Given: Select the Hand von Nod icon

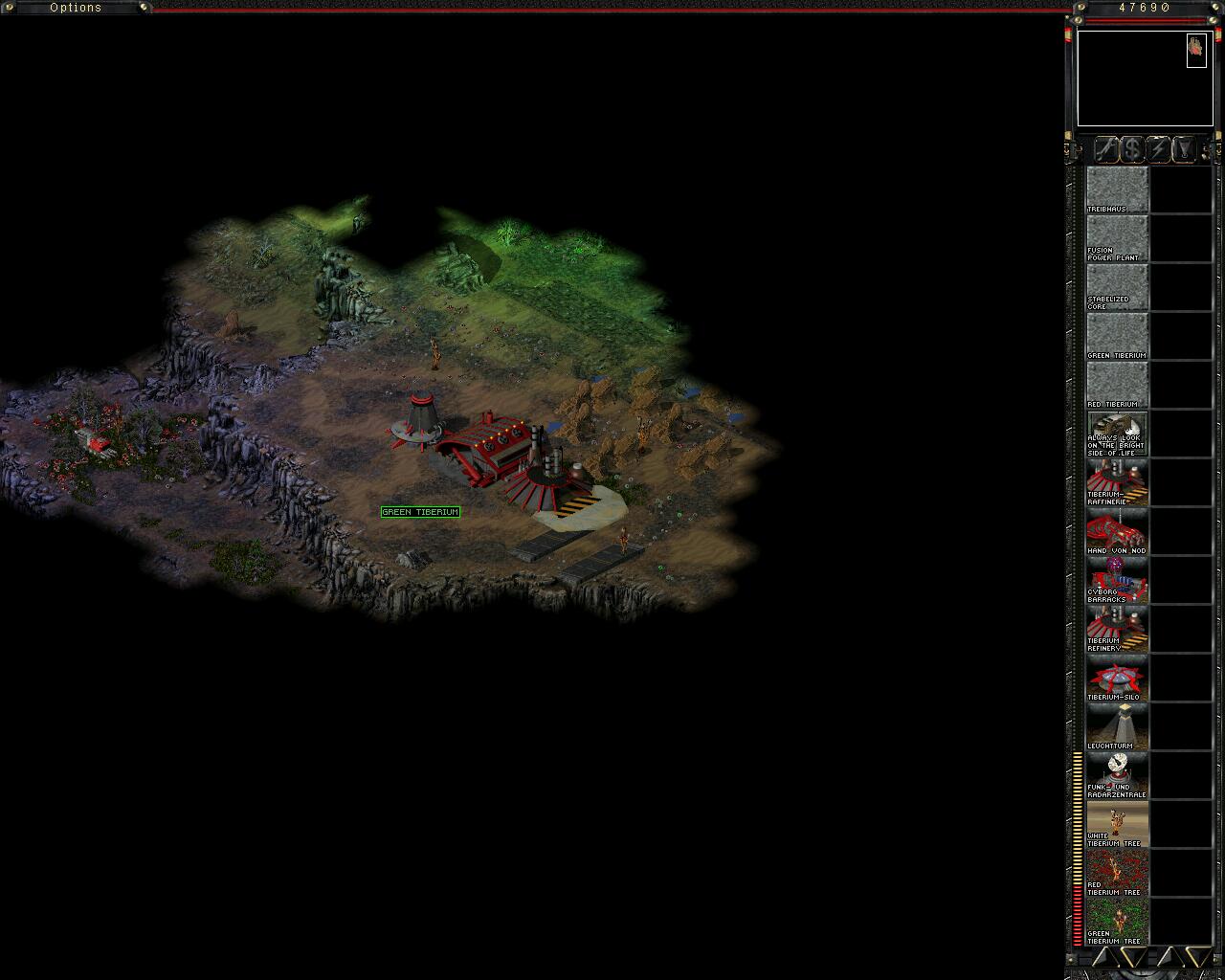Looking at the screenshot, I should 1117,531.
